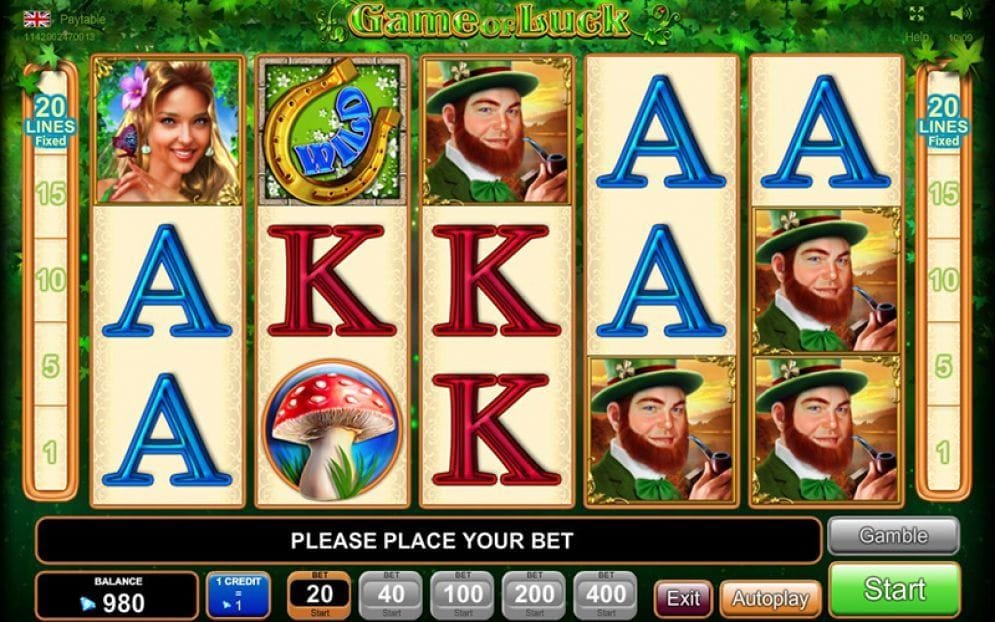This screenshot has height=622, width=995.
Task: Change the 1 Credit denomination
Action: (x=241, y=595)
